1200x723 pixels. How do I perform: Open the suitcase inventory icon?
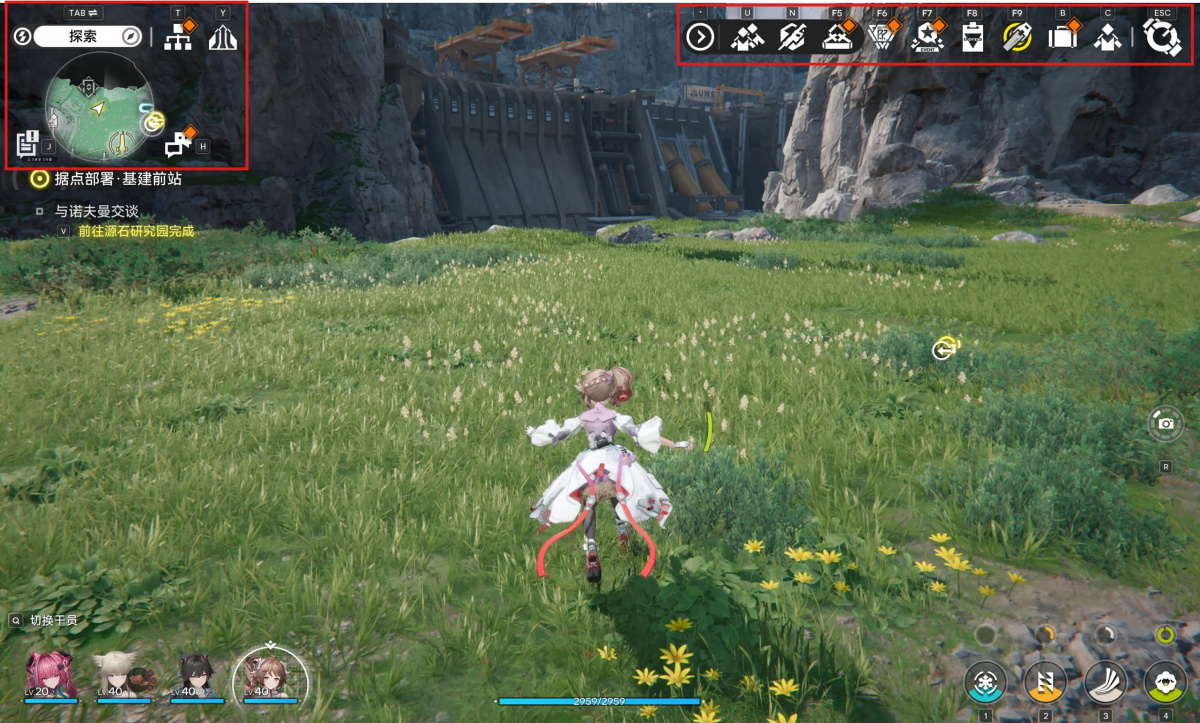pos(1061,38)
